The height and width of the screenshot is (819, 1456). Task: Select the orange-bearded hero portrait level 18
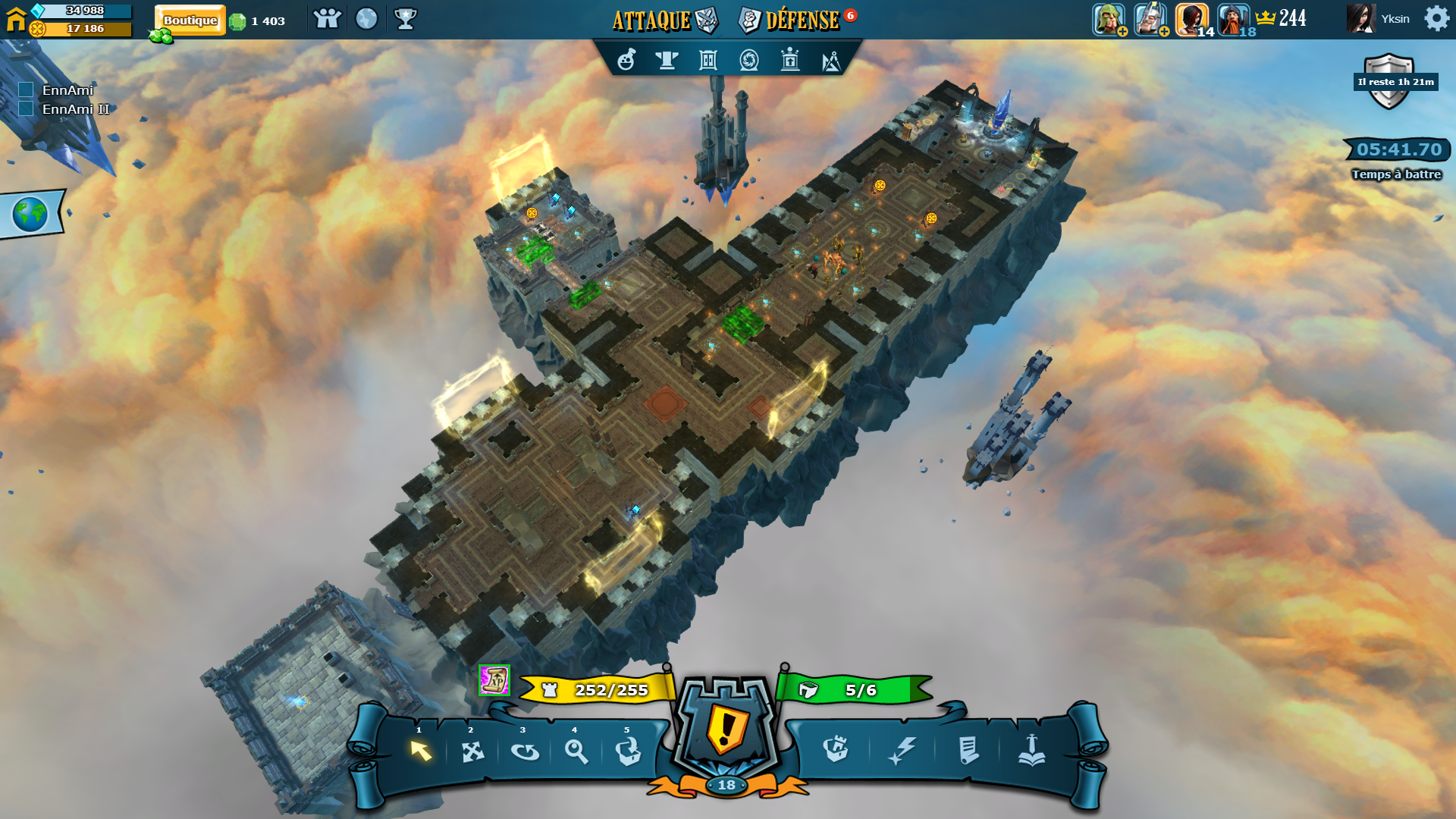(1233, 19)
